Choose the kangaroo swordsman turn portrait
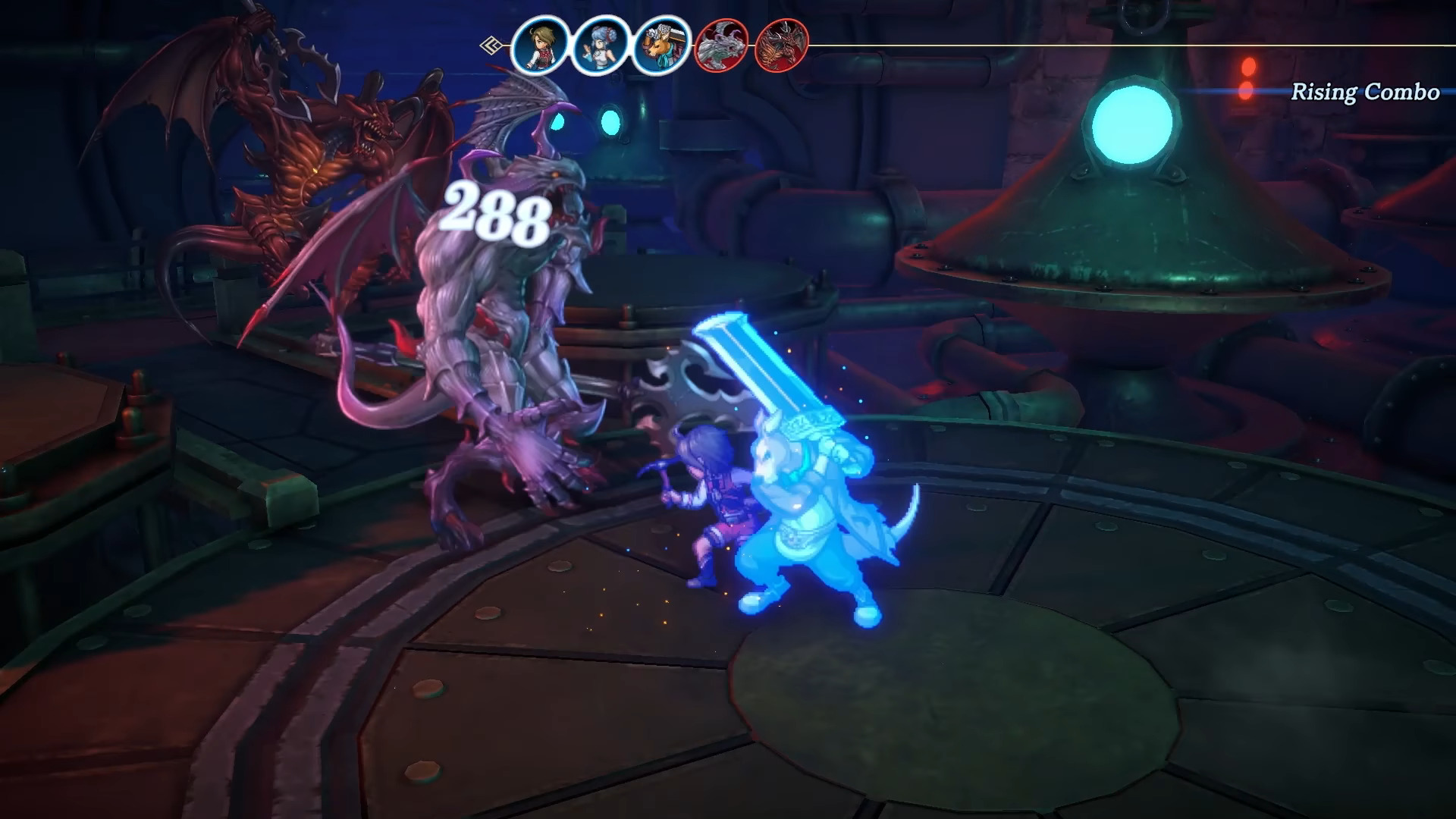 tap(661, 45)
